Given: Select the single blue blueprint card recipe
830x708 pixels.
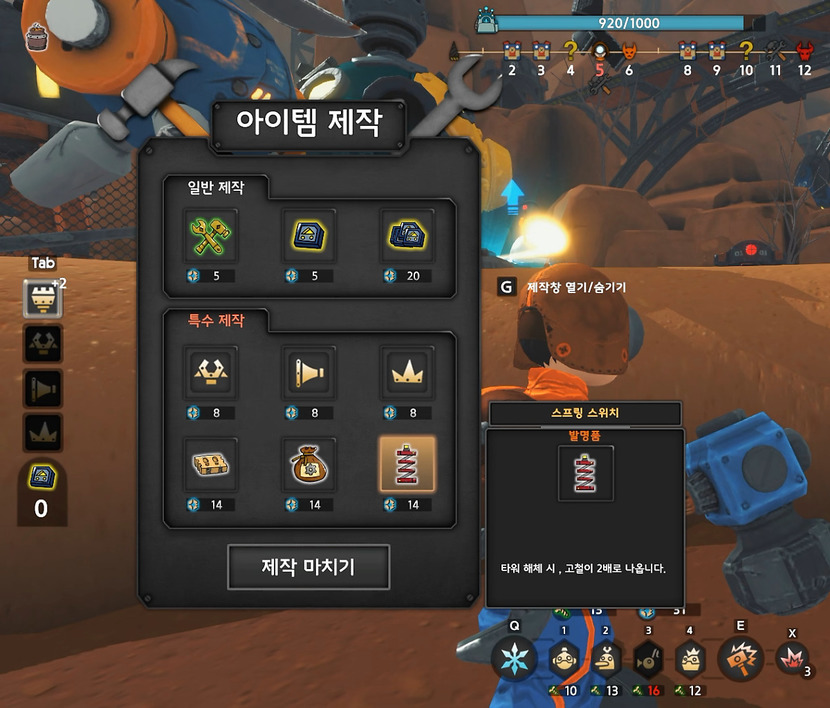Looking at the screenshot, I should pyautogui.click(x=308, y=235).
